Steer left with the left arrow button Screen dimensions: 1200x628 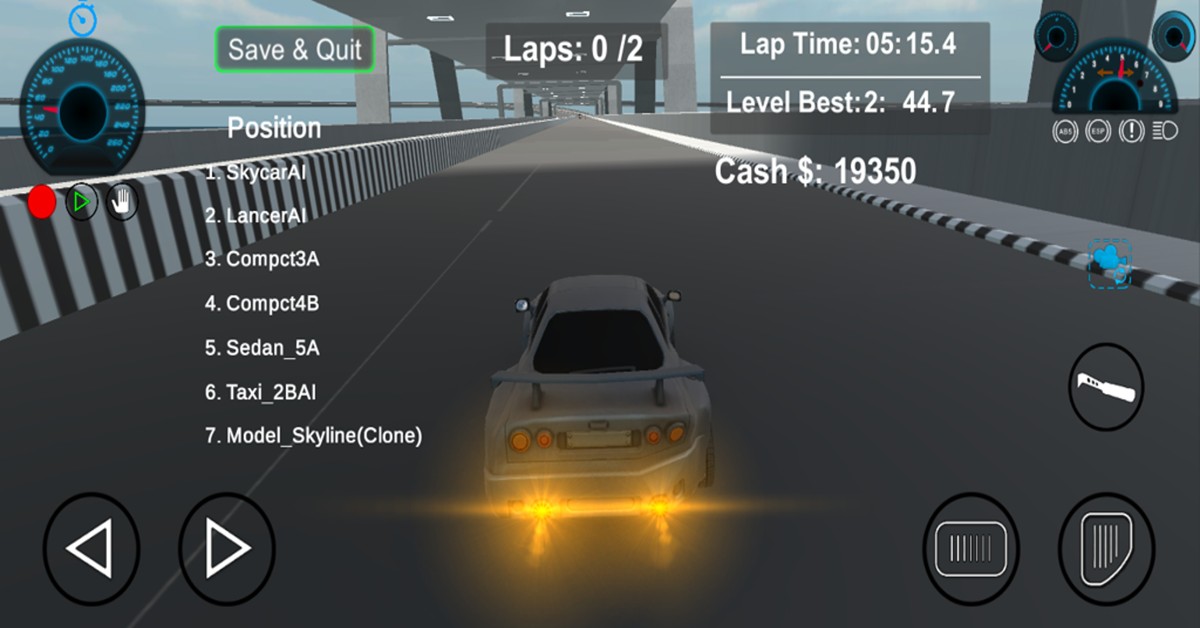click(x=91, y=549)
